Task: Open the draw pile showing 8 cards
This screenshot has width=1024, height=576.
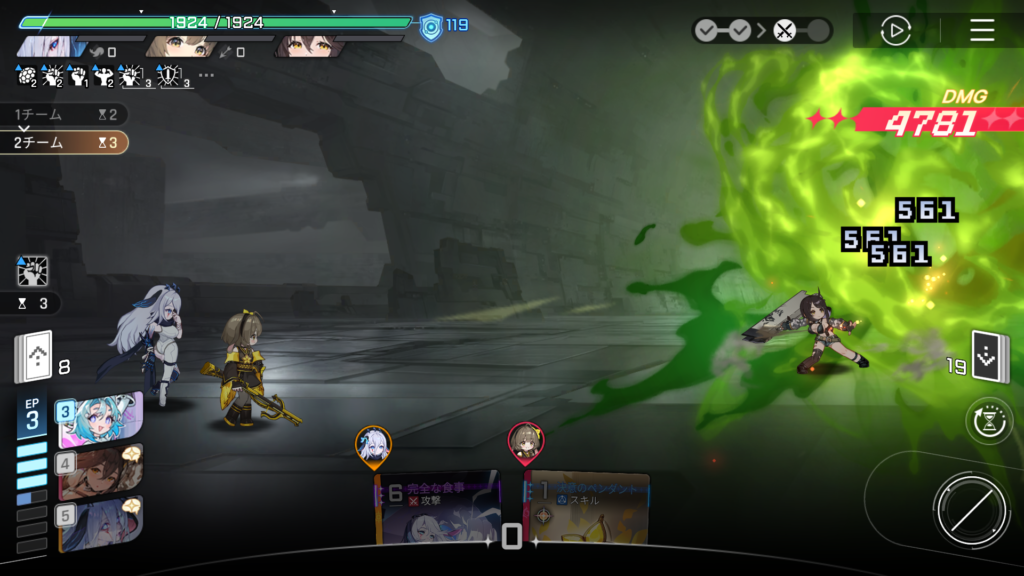Action: (x=32, y=358)
